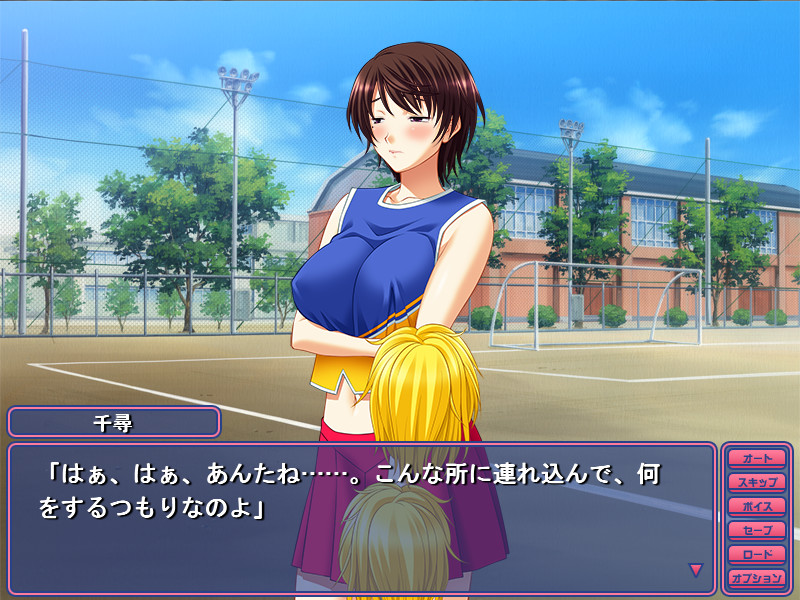The width and height of the screenshot is (800, 600).
Task: Skip text using the スキップ button
Action: 757,482
